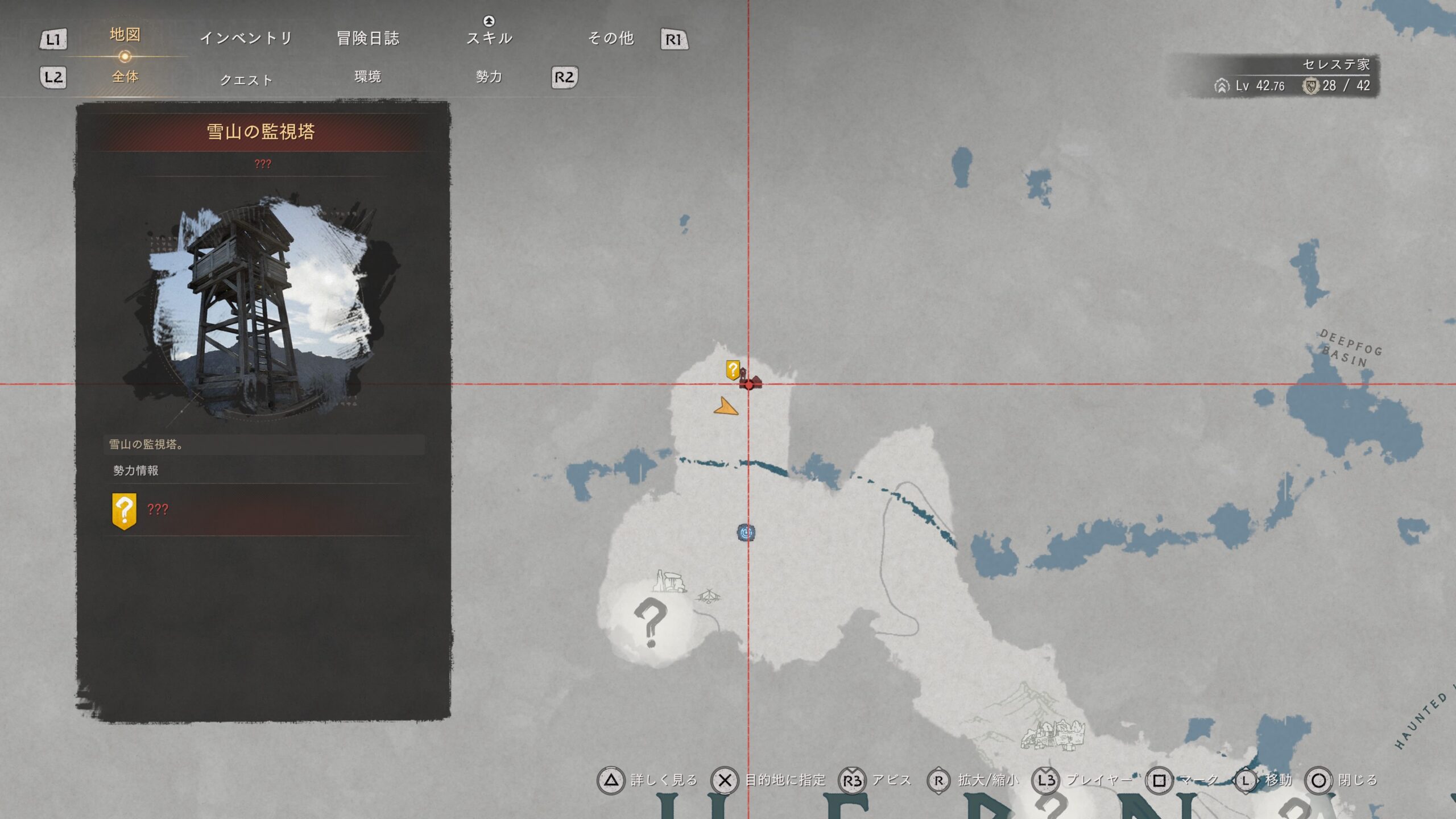Image resolution: width=1456 pixels, height=819 pixels.
Task: Open the インベントリ tab
Action: point(246,38)
